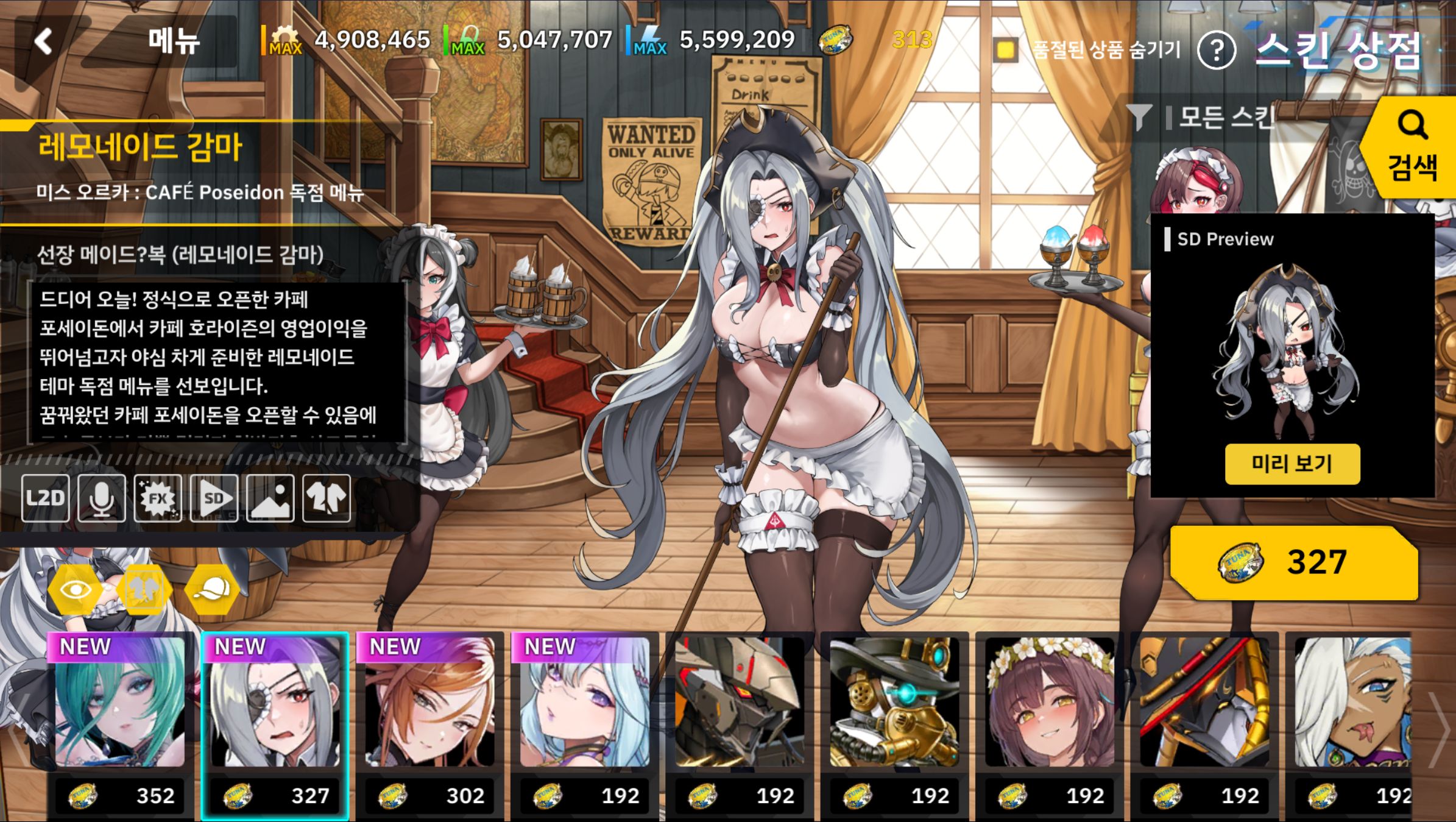Go back with the arrow button
The image size is (1456, 822).
coord(44,42)
